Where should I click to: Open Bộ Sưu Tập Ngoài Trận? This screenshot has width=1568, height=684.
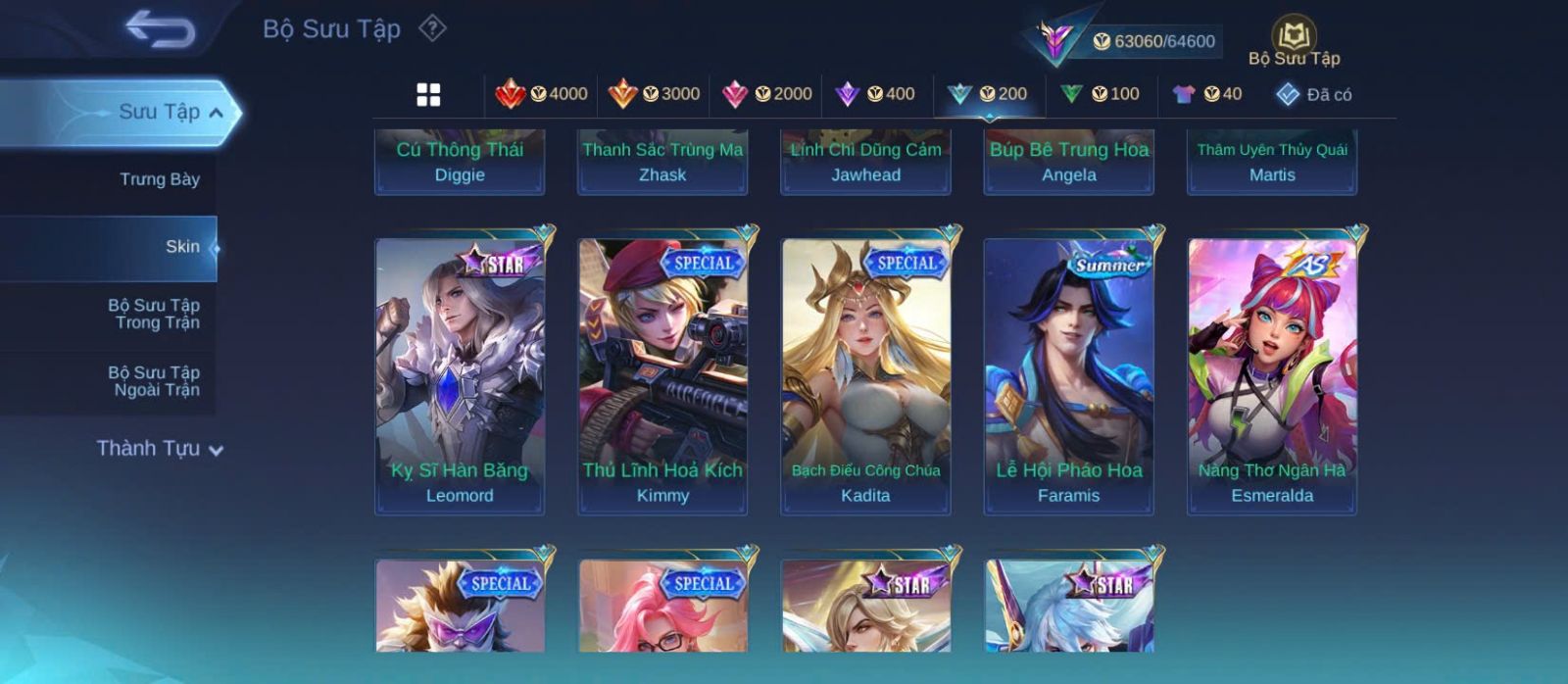(x=154, y=381)
